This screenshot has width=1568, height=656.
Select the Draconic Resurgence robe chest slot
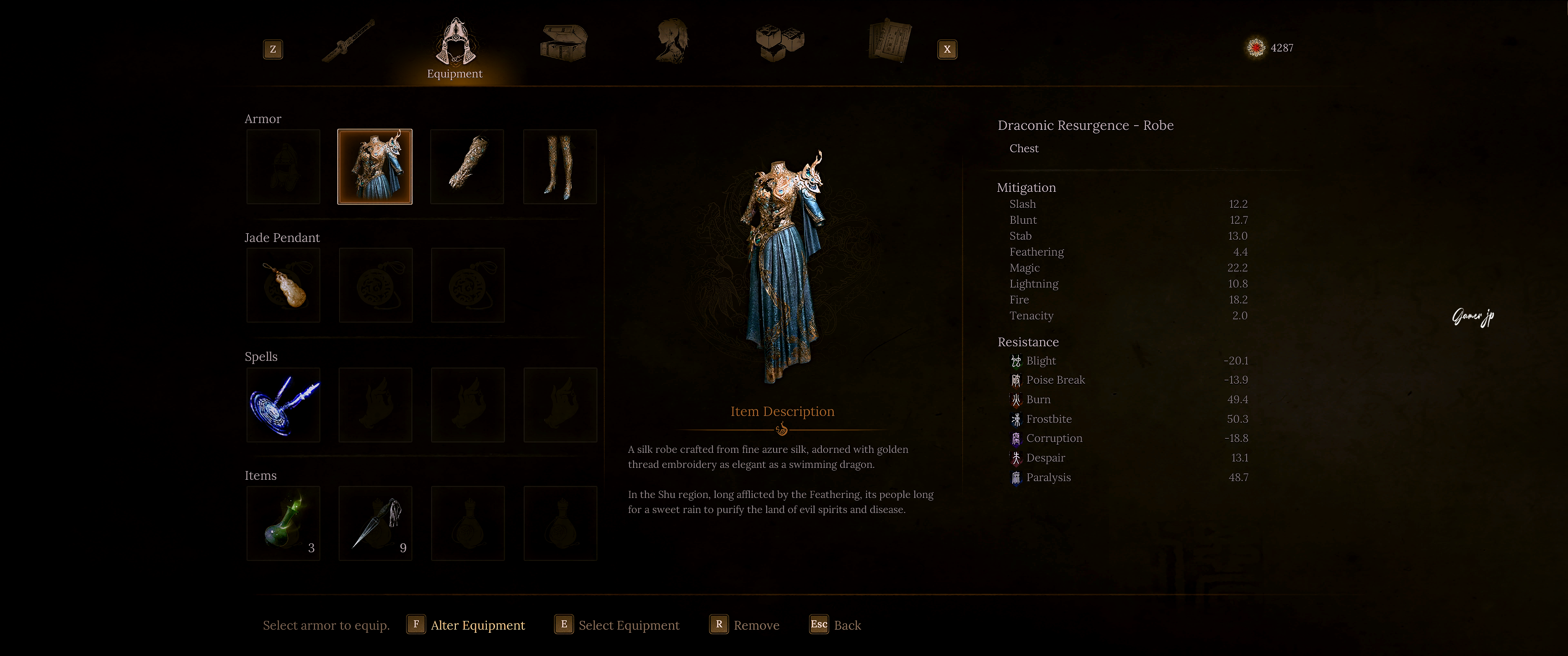click(x=375, y=167)
